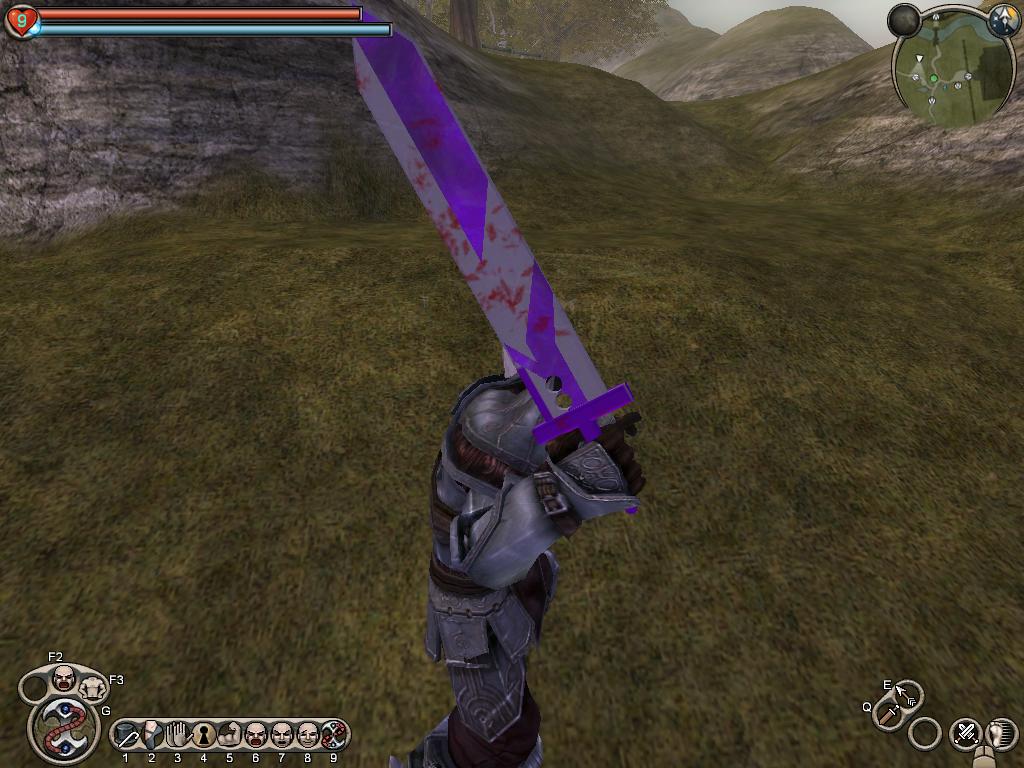
Task: Click the crossed swords attack icon
Action: (x=966, y=733)
